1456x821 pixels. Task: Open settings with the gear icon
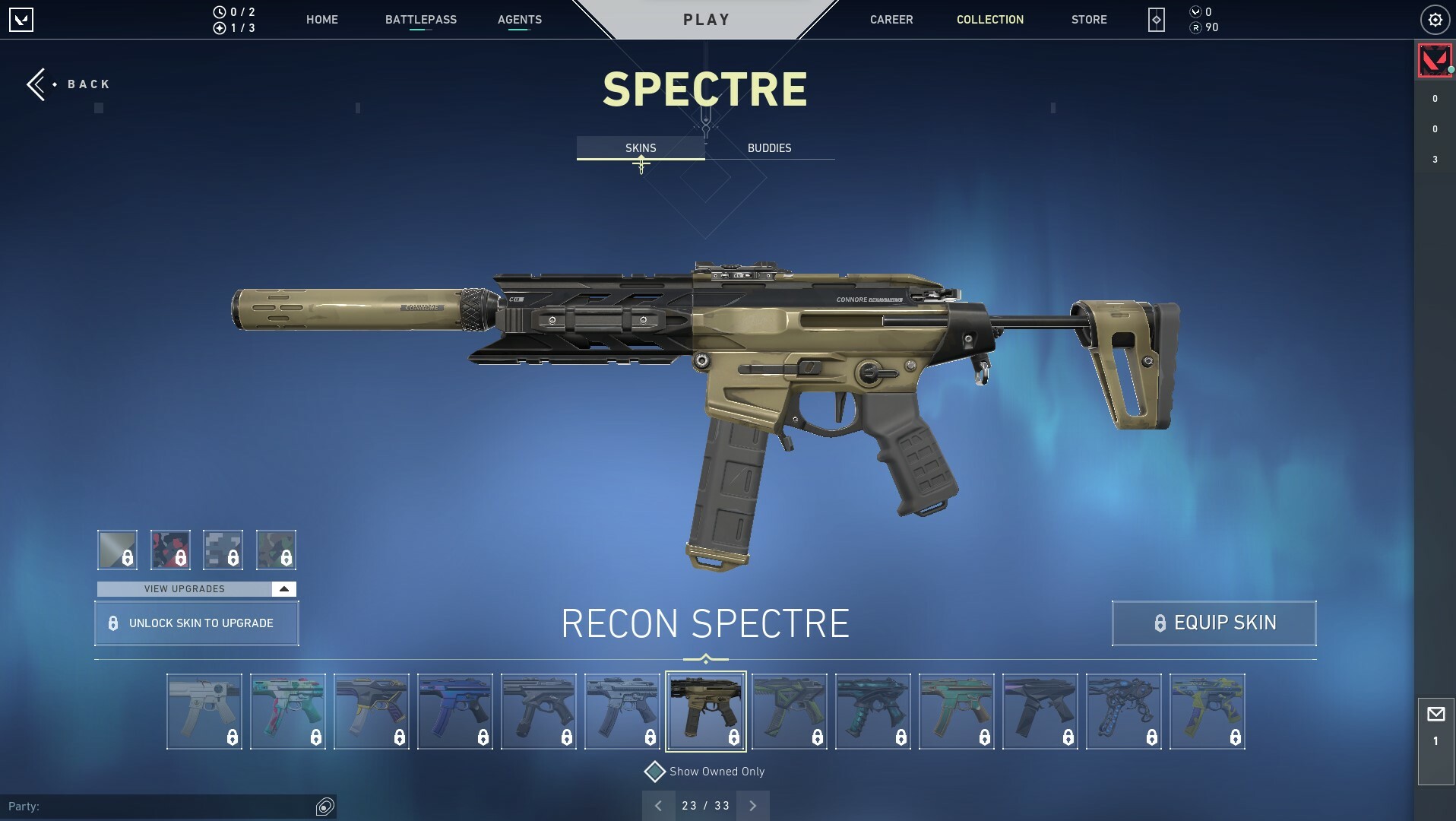[1435, 21]
